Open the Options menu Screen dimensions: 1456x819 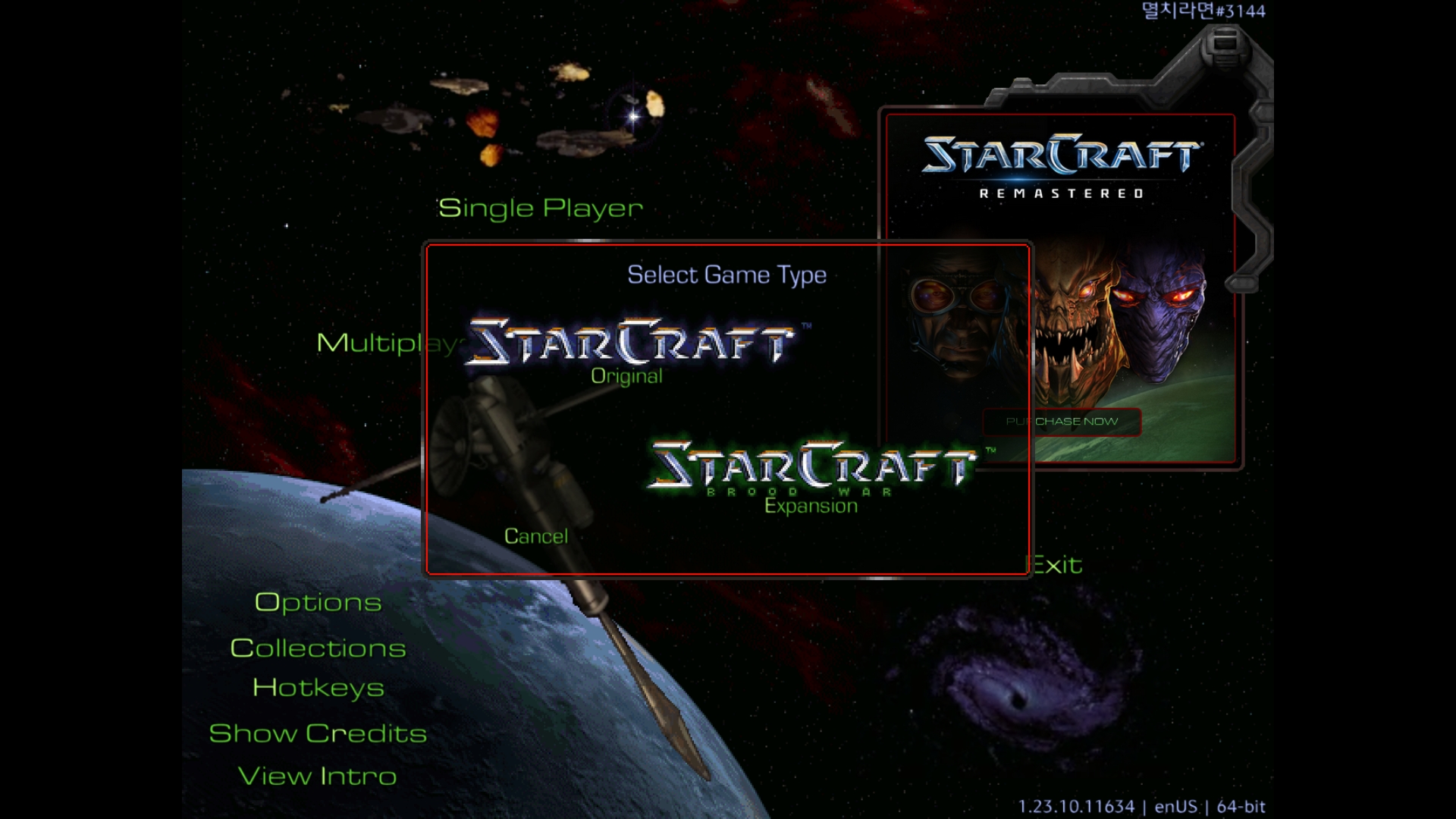[318, 602]
